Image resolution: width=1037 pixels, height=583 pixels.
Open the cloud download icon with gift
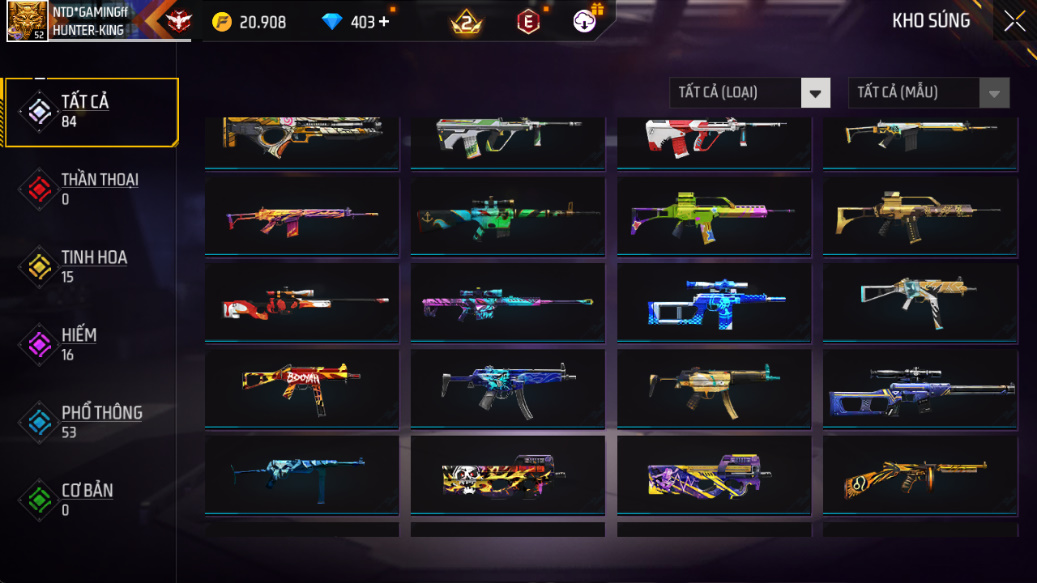(587, 20)
